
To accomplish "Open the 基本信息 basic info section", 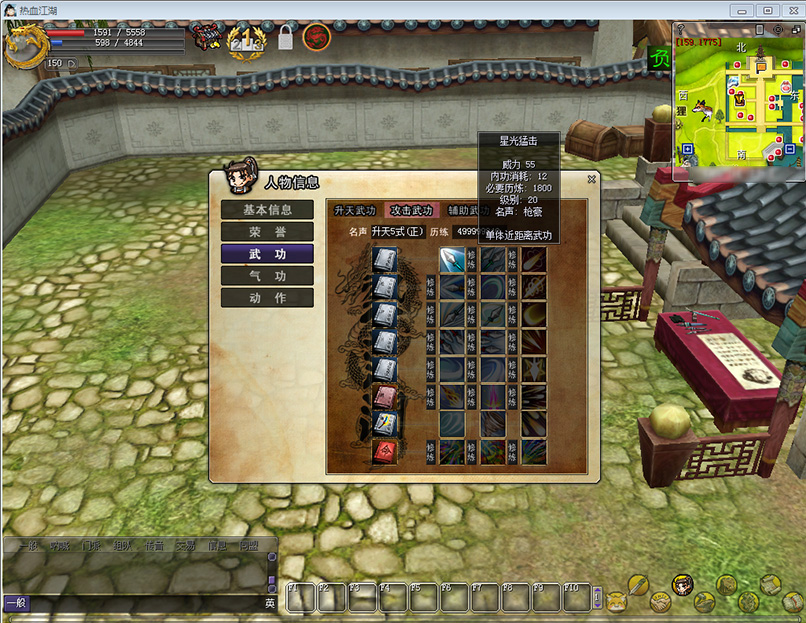I will (267, 210).
